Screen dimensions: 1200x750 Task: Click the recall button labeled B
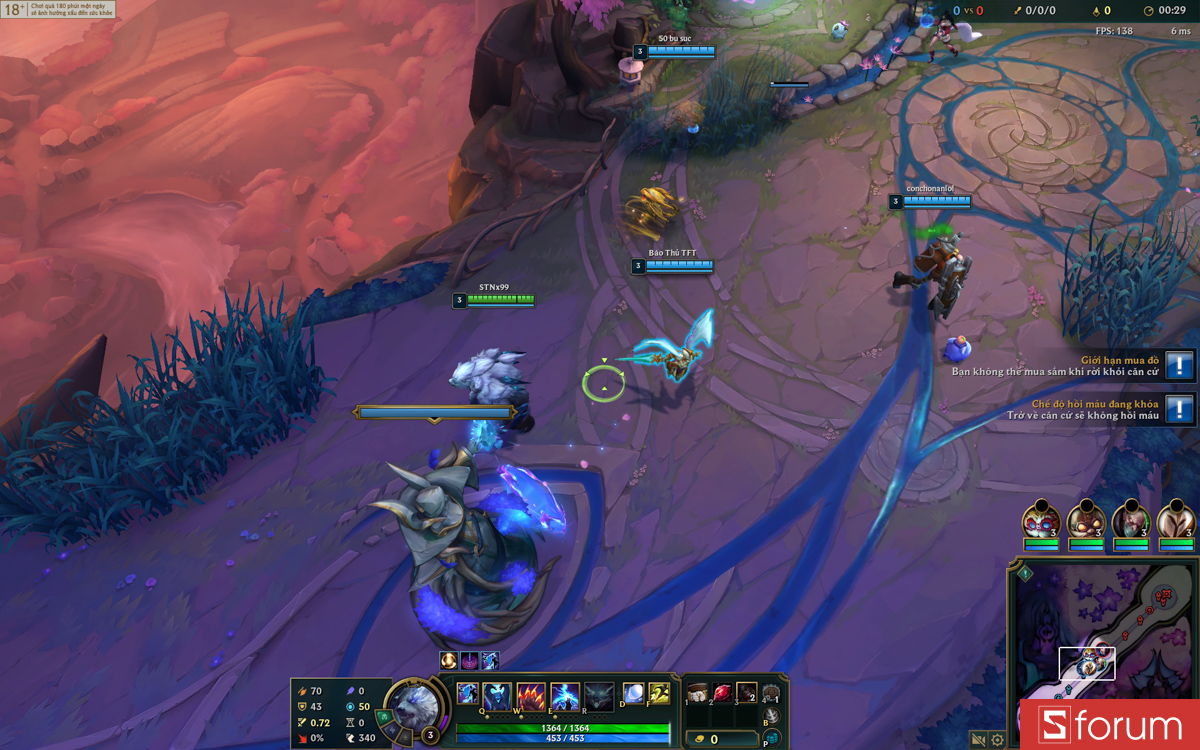pyautogui.click(x=771, y=716)
